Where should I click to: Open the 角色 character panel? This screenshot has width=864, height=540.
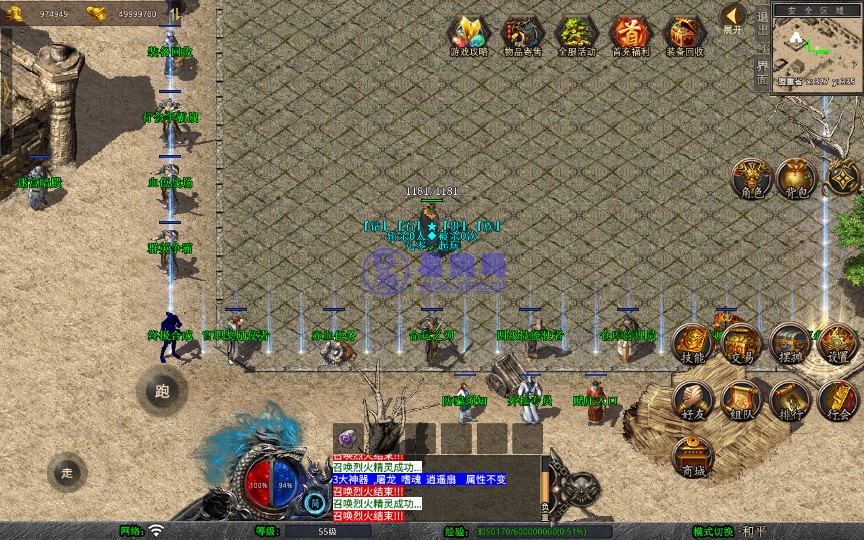(x=749, y=179)
